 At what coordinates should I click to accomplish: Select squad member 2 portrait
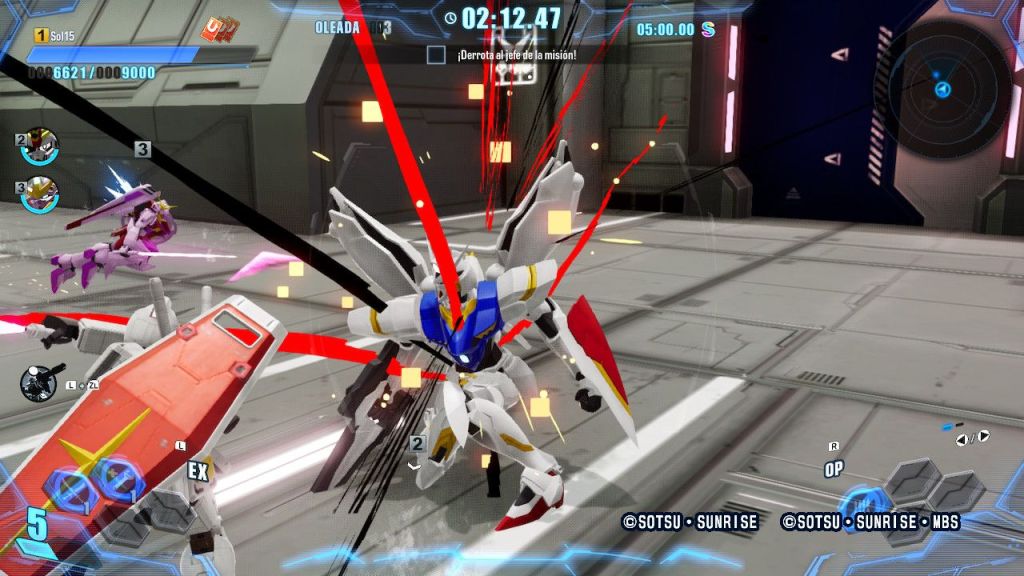pos(40,145)
